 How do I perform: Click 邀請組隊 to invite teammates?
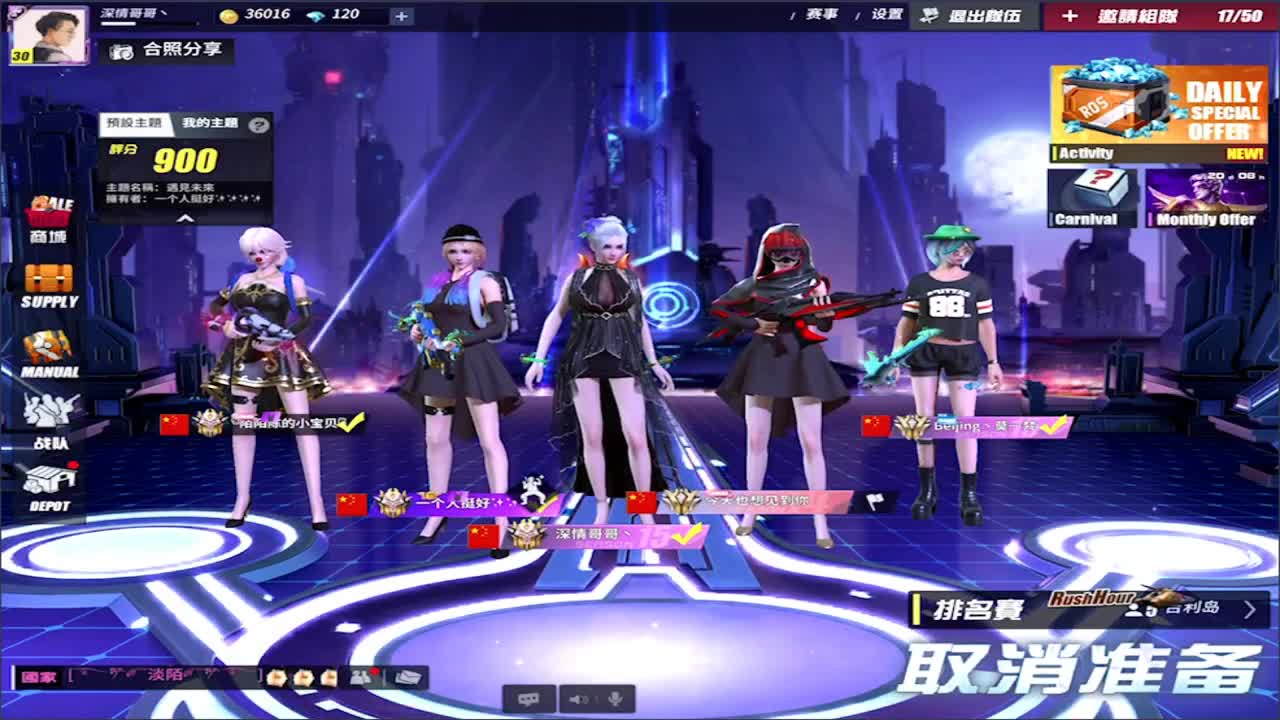tap(1137, 15)
